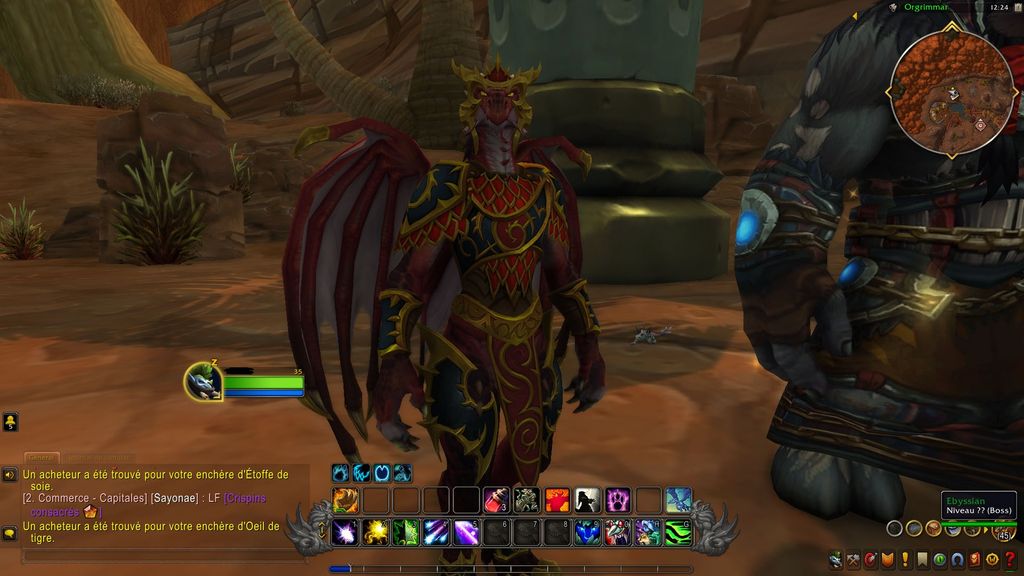The image size is (1024, 576).
Task: Select the first blue flame stance icon
Action: click(x=341, y=473)
